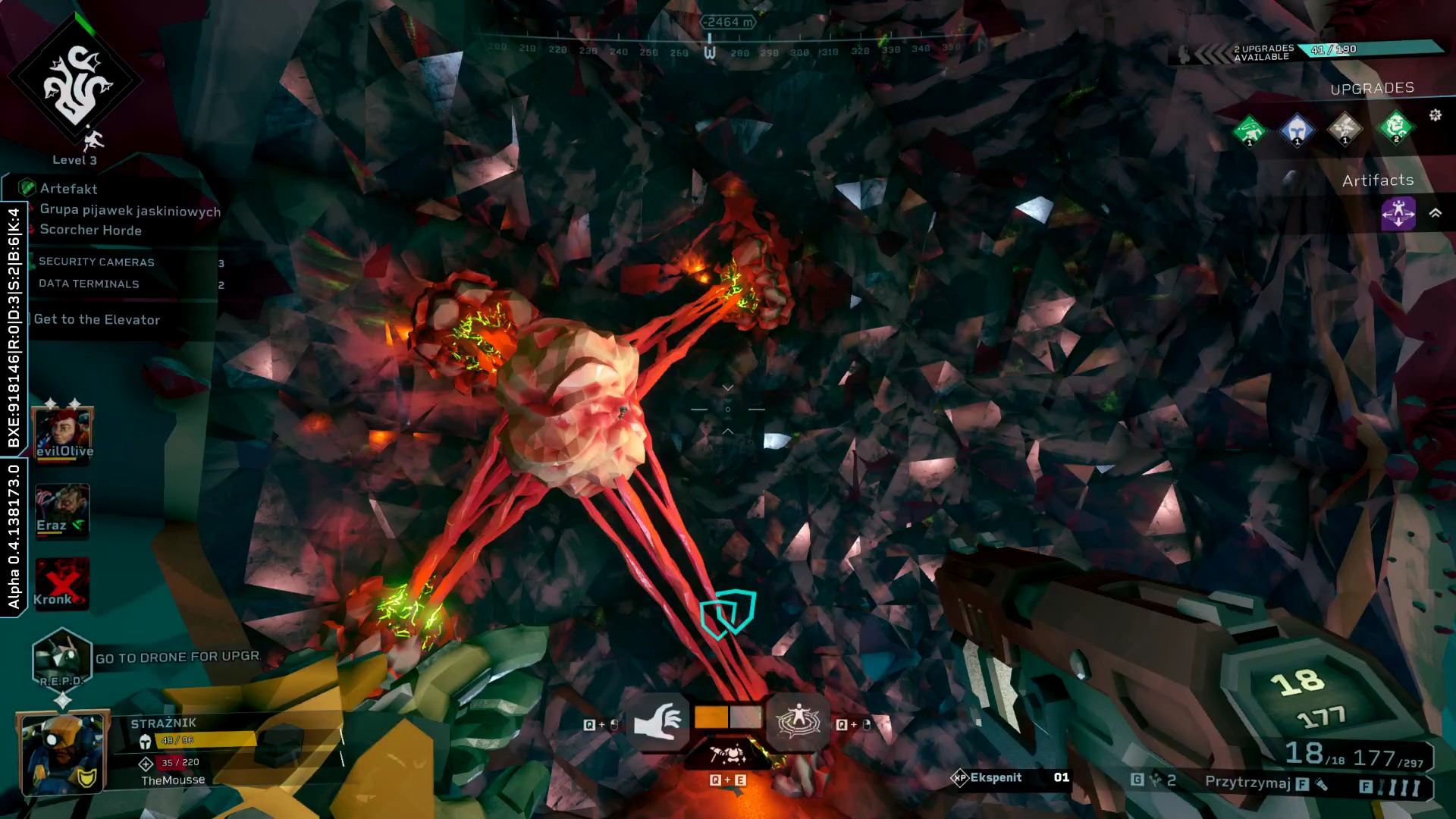Select the blue helmet upgrade icon

[x=1297, y=130]
